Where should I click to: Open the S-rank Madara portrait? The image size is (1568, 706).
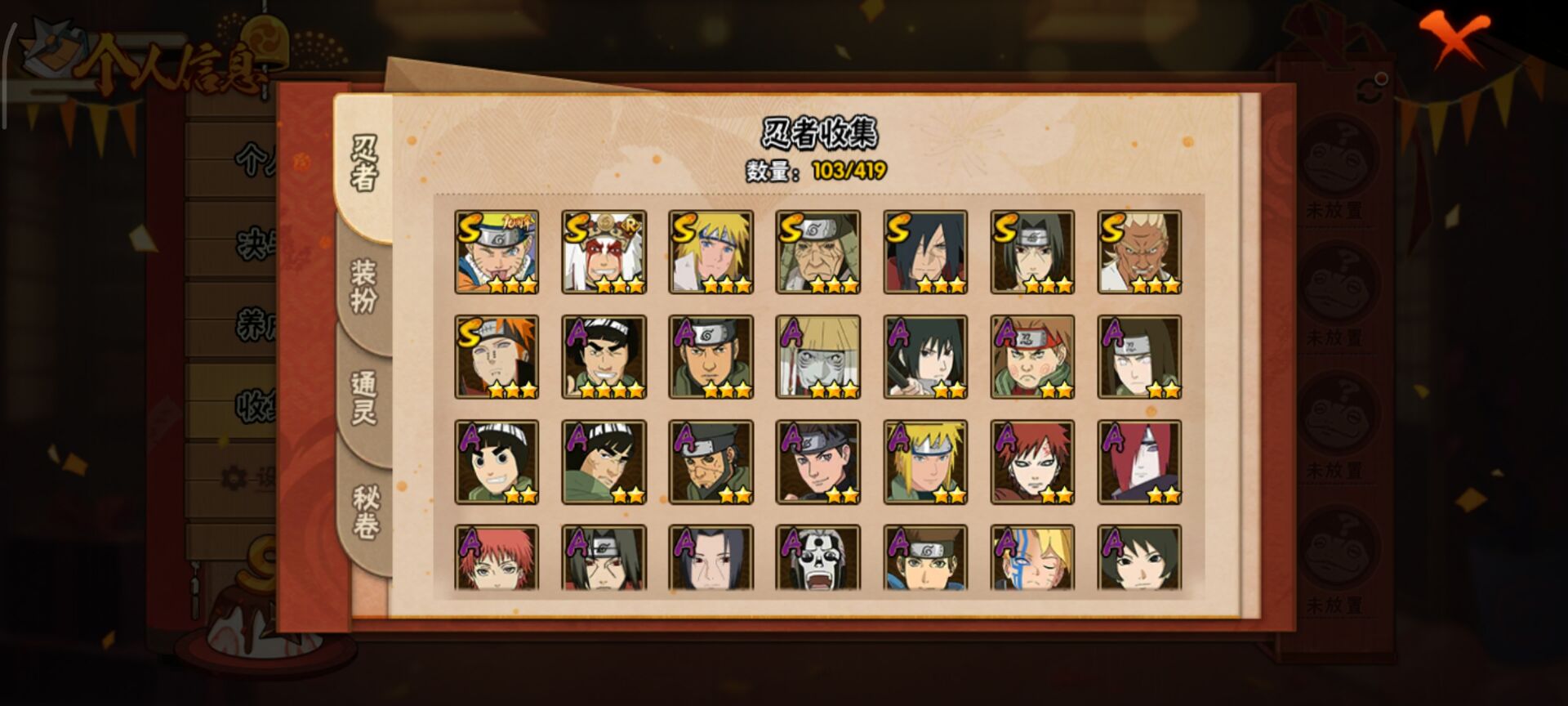(x=925, y=252)
